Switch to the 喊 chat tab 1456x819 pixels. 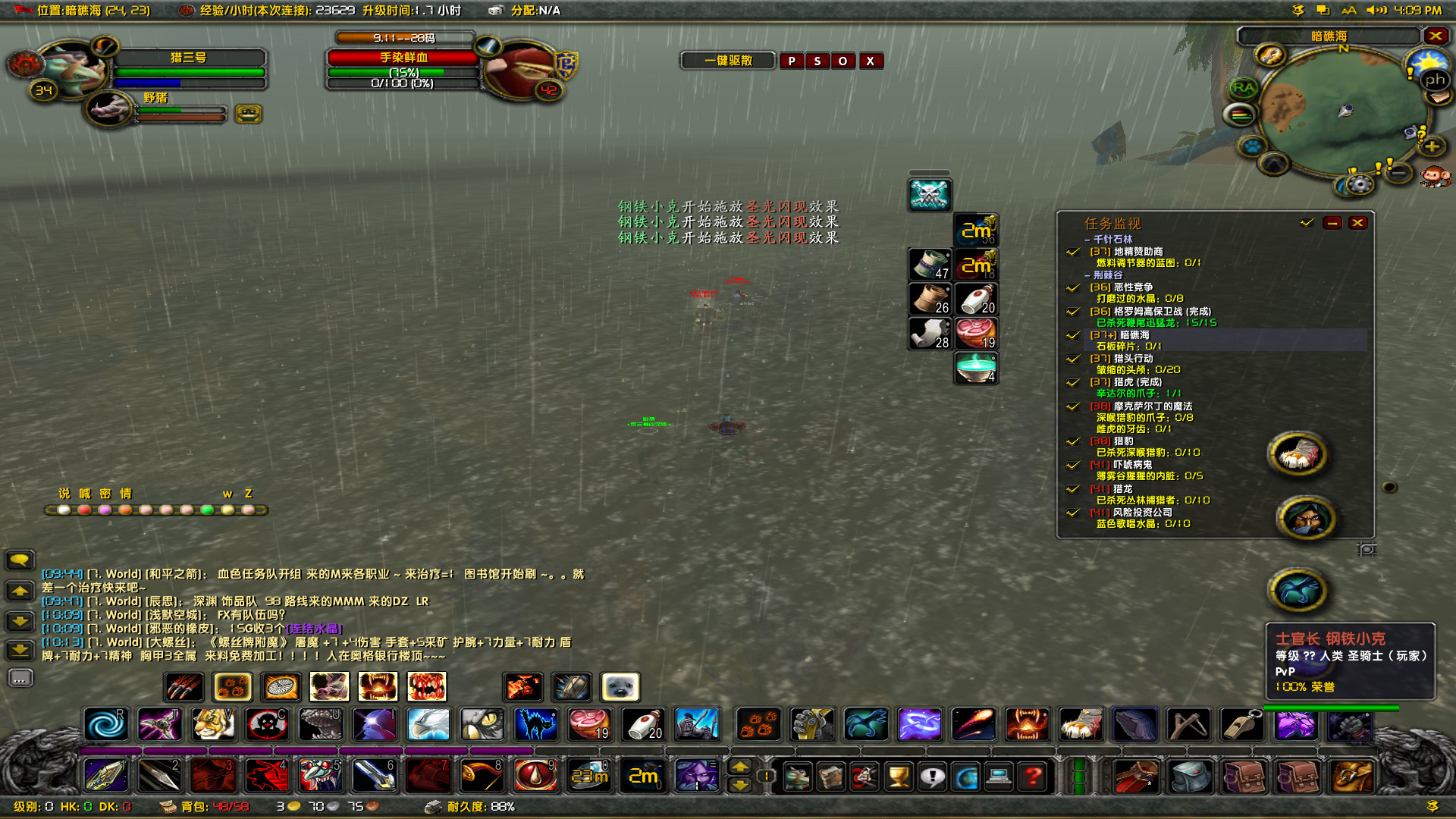click(86, 493)
